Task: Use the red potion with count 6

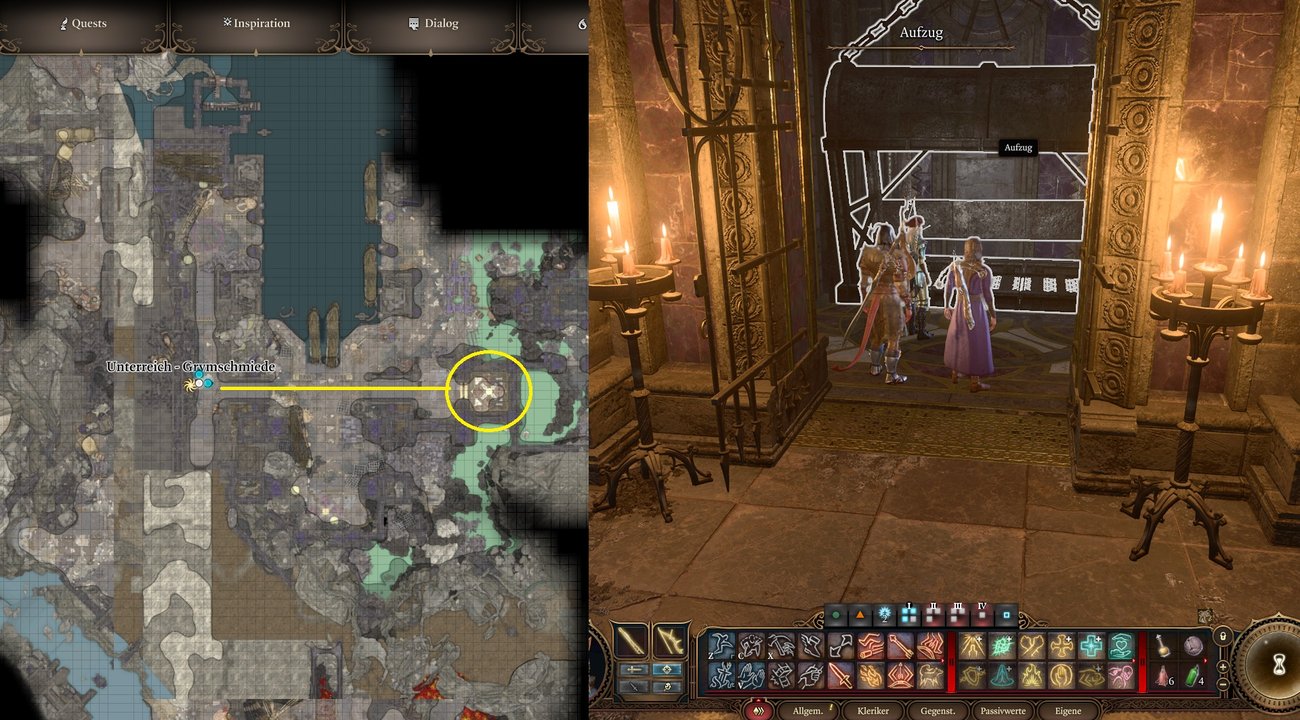Action: coord(1160,676)
